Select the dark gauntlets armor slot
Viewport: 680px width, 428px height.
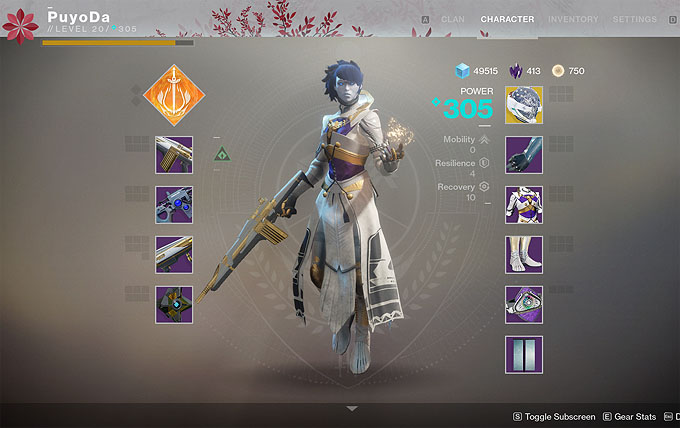point(524,155)
